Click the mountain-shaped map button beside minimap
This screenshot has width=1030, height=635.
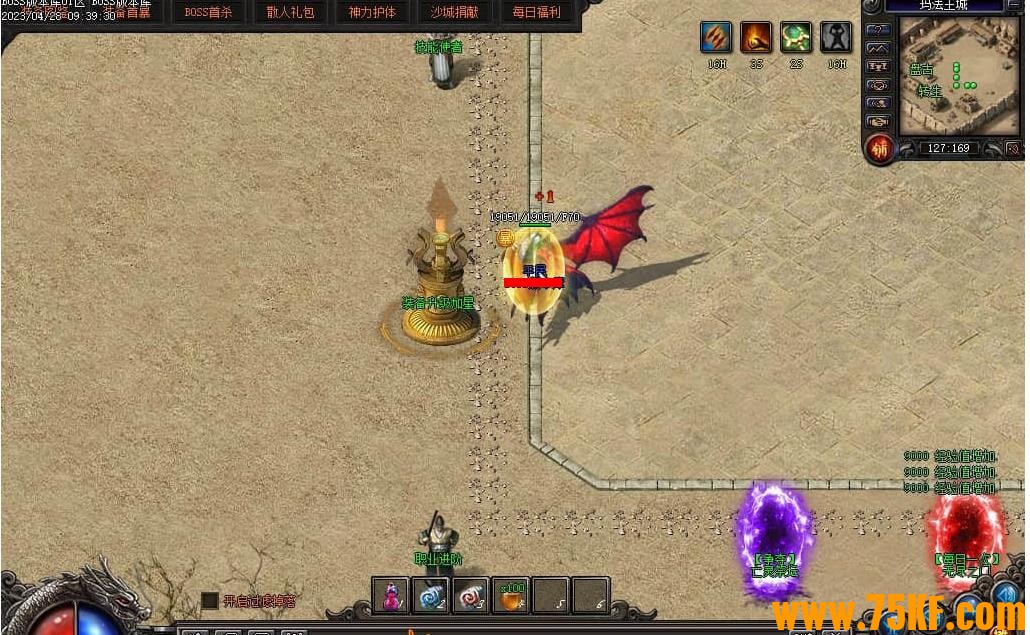(877, 48)
